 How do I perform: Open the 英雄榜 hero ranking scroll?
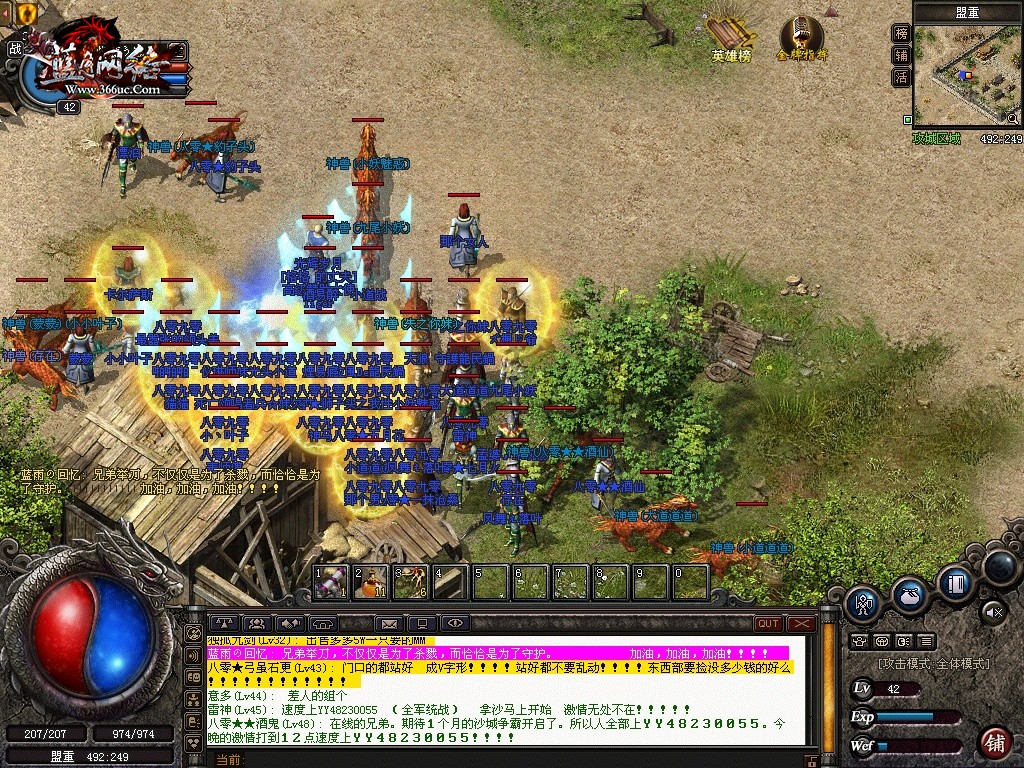730,38
